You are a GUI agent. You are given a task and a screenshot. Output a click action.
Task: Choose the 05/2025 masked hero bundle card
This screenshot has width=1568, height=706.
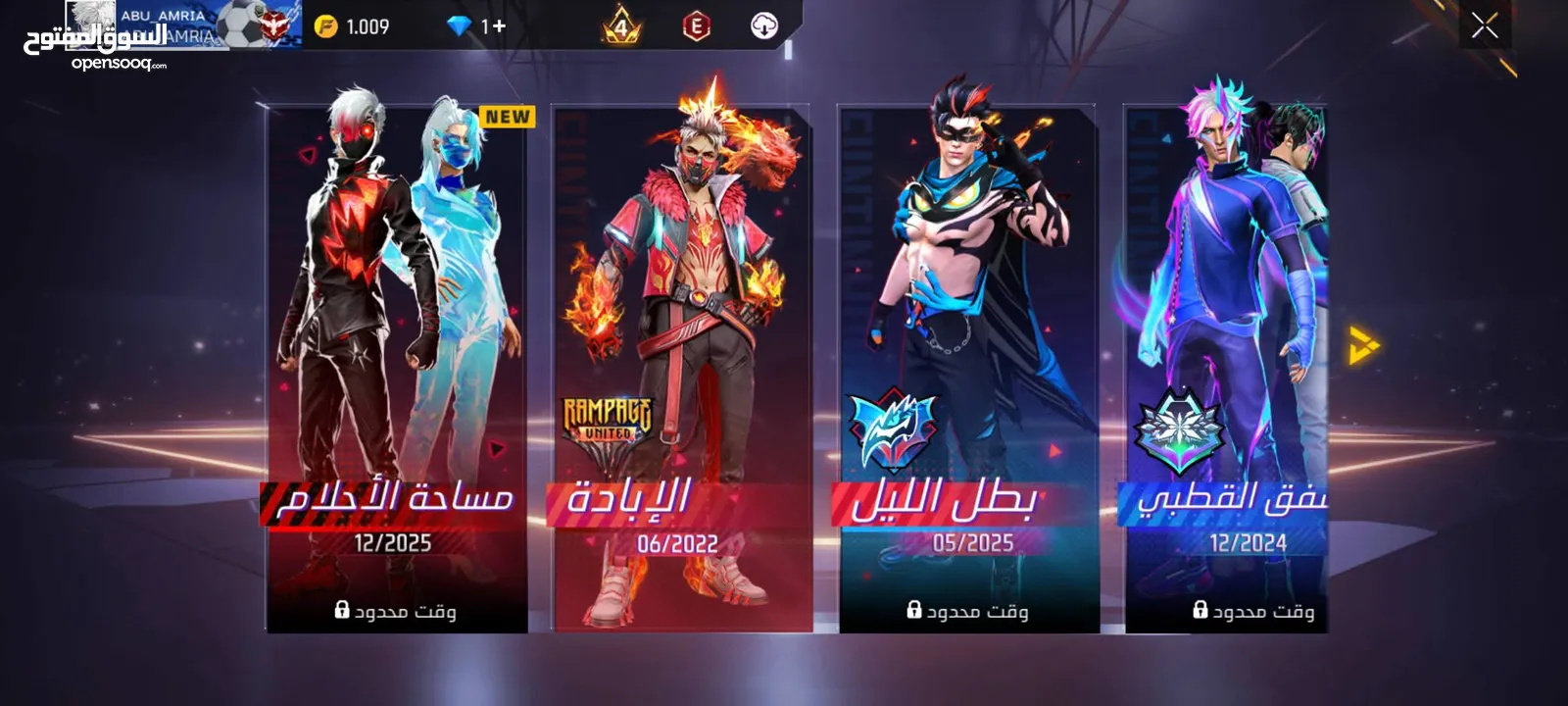point(968,368)
